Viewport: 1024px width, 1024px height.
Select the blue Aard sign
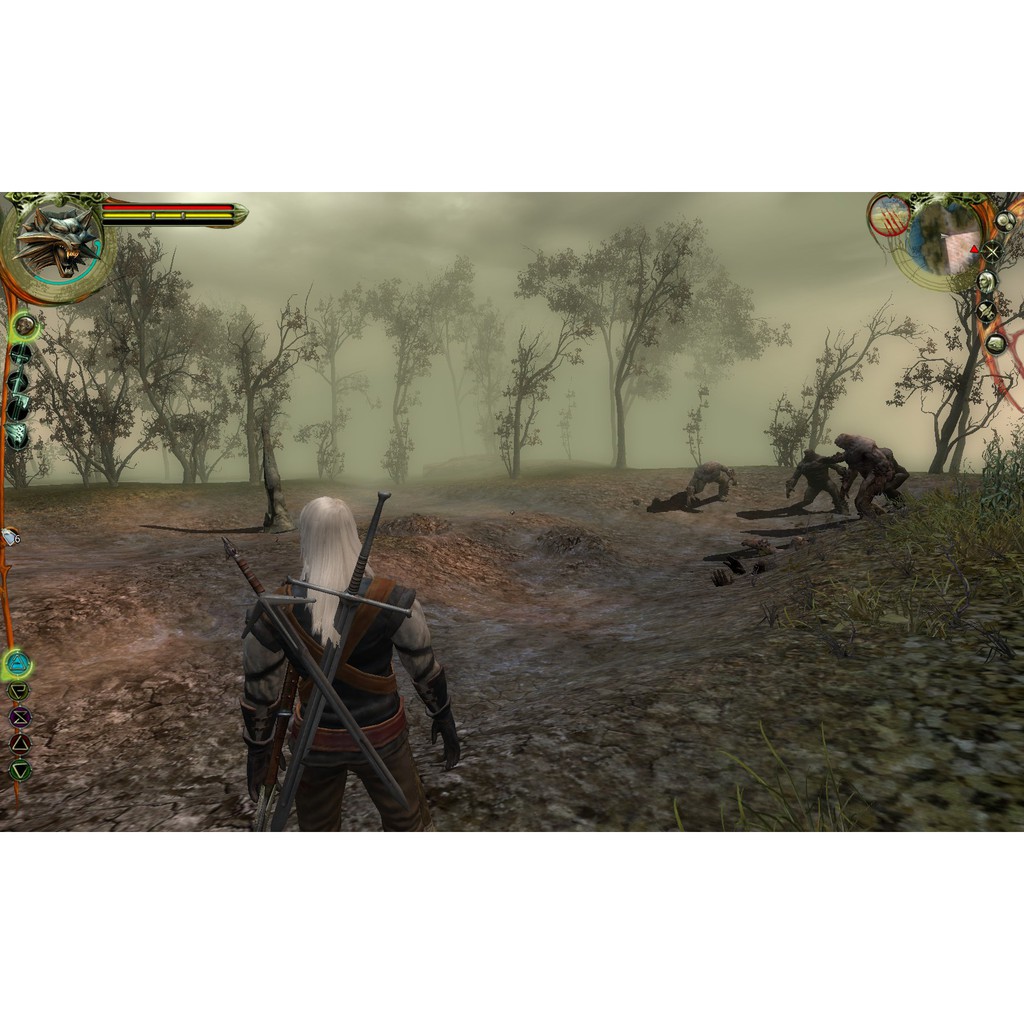pyautogui.click(x=18, y=662)
